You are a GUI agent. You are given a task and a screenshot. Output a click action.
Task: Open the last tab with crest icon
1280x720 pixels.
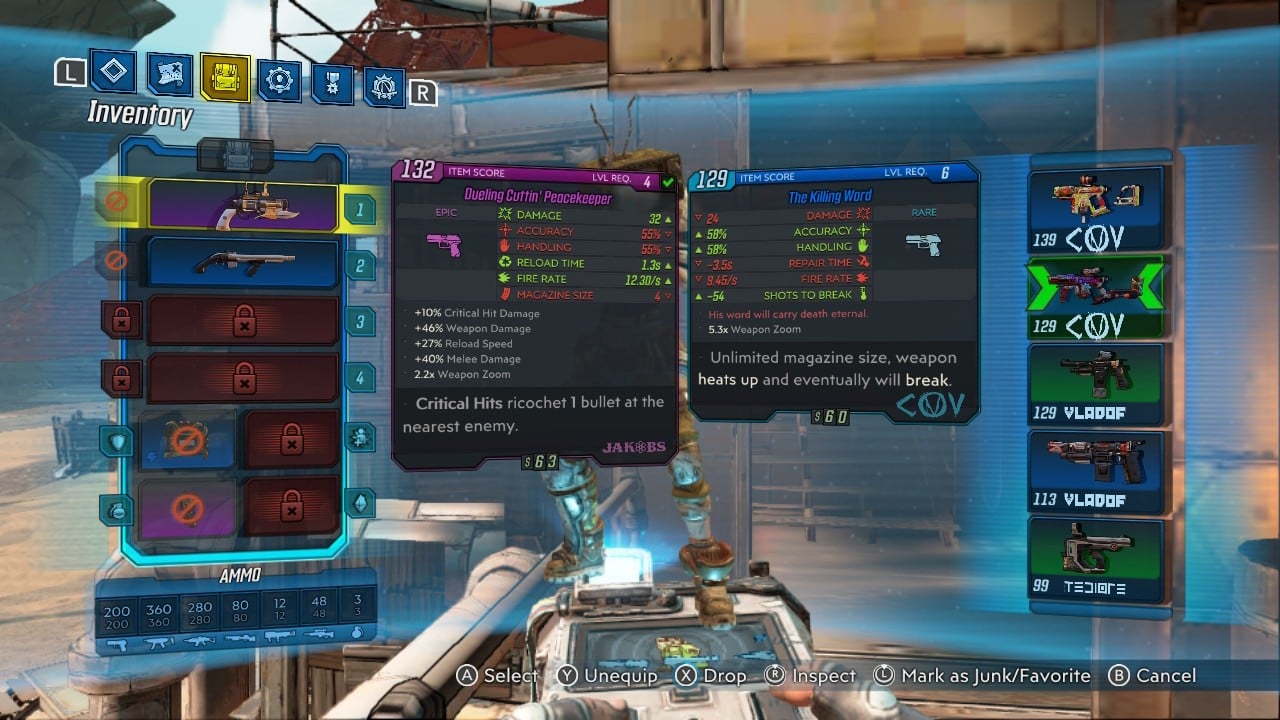[384, 88]
